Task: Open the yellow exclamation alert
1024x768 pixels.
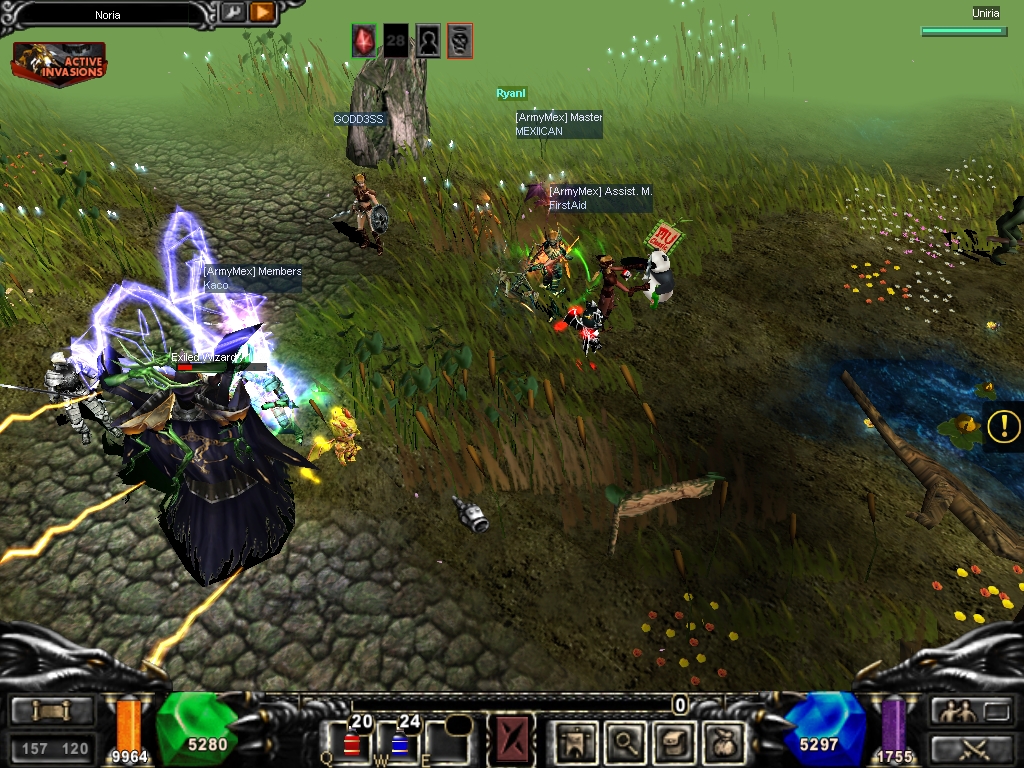Action: tap(1003, 426)
